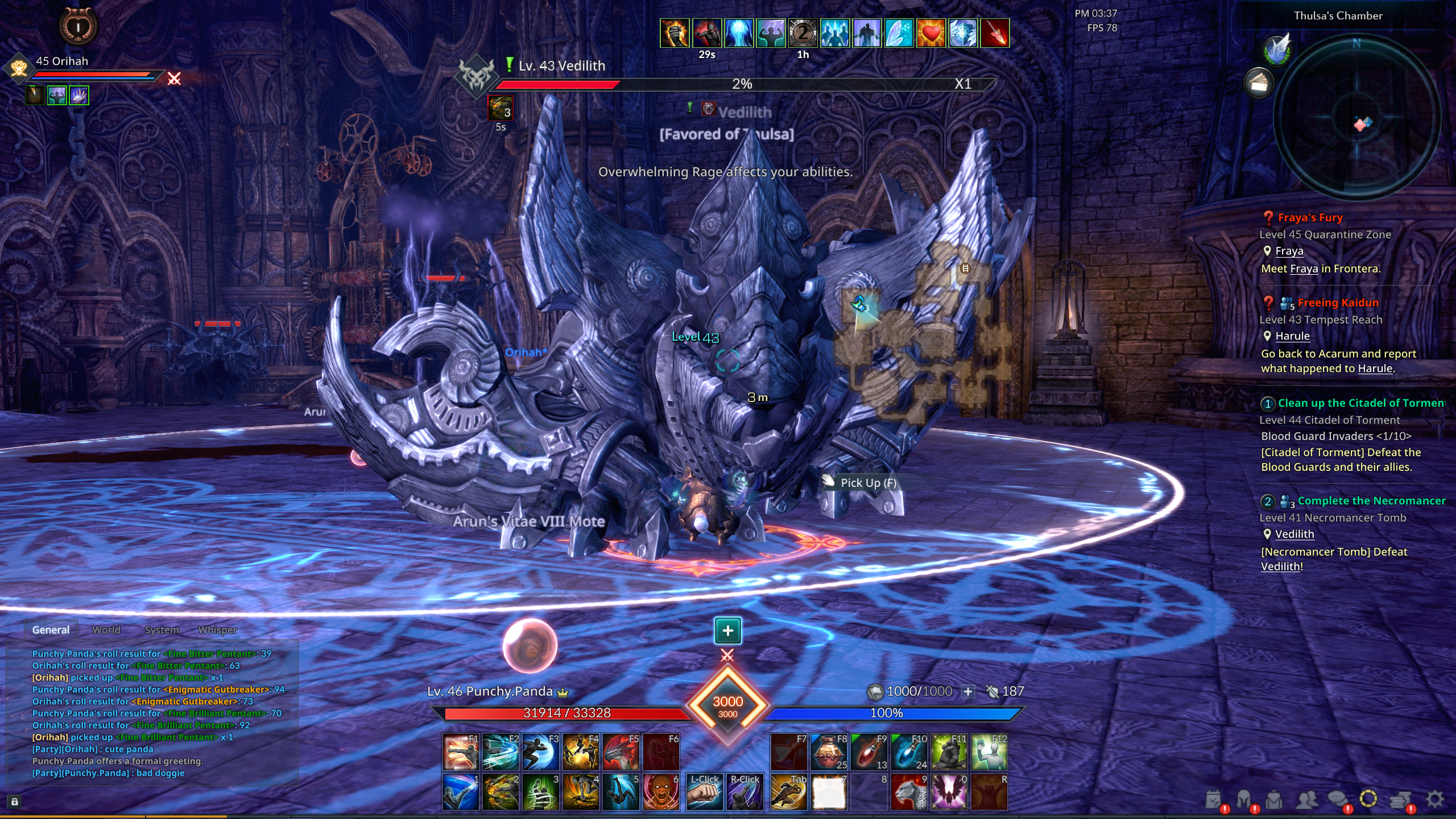This screenshot has width=1456, height=819.
Task: Click the plus button beside 1000/1000
Action: tap(968, 691)
